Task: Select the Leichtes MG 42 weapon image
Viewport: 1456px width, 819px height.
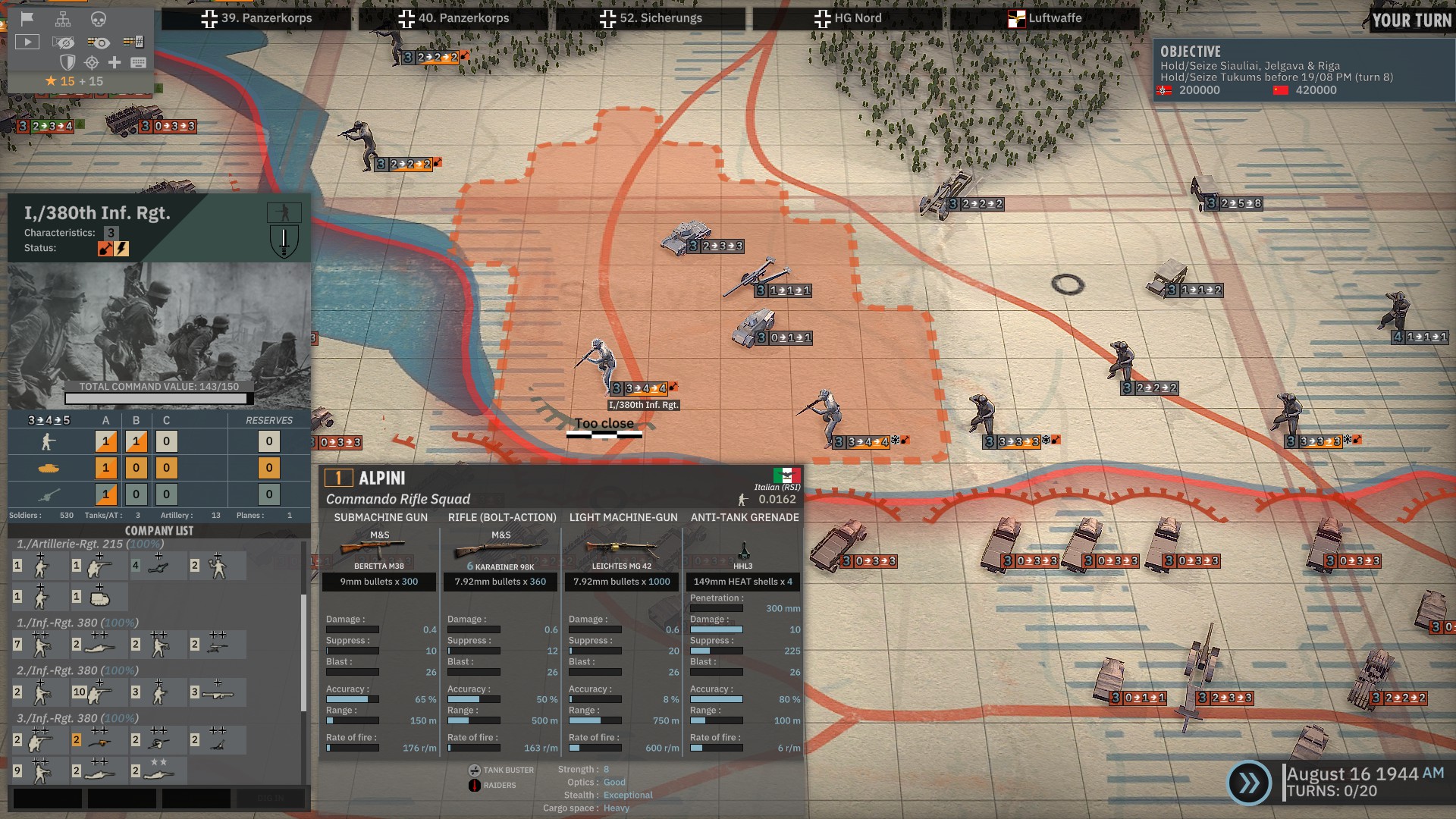Action: (622, 548)
